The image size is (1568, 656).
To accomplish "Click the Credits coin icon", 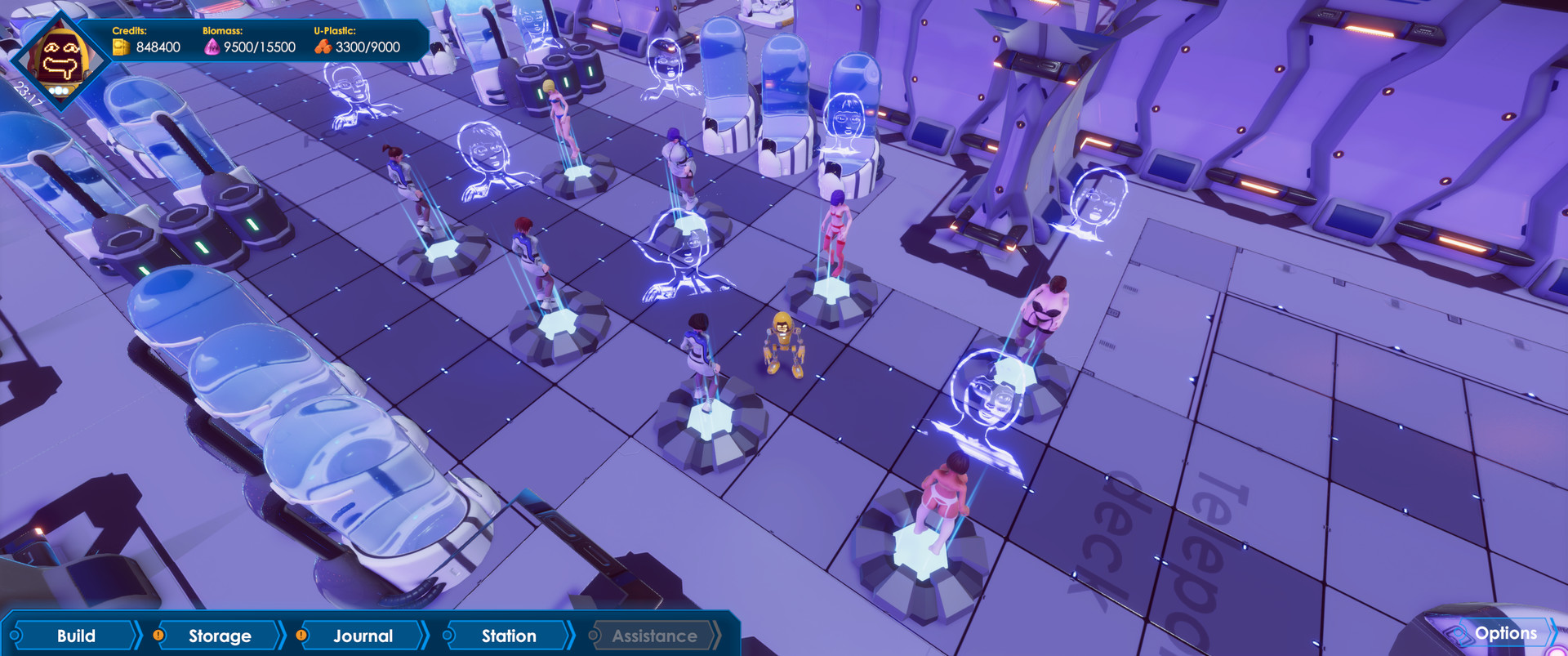I will click(121, 47).
